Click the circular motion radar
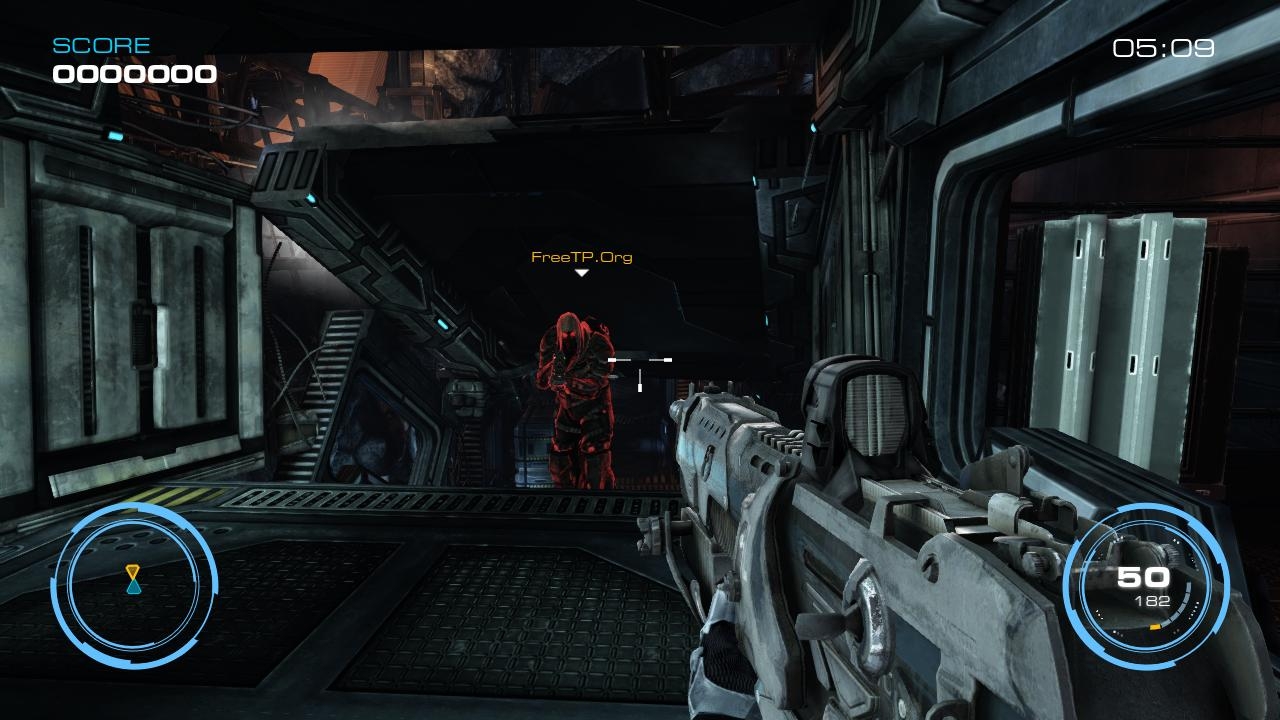Image resolution: width=1280 pixels, height=720 pixels. [x=133, y=585]
